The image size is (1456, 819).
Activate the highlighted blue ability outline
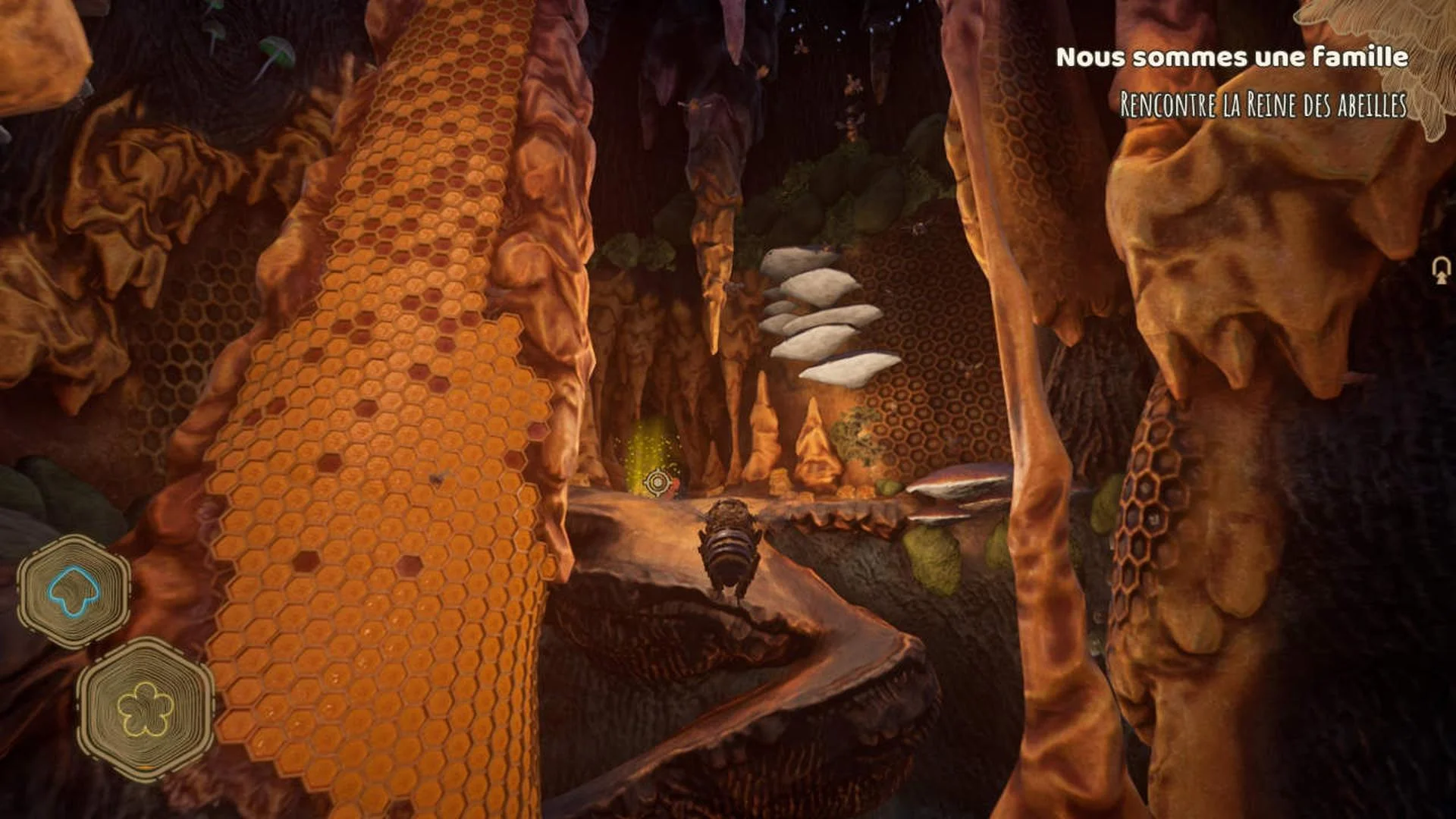coord(72,591)
